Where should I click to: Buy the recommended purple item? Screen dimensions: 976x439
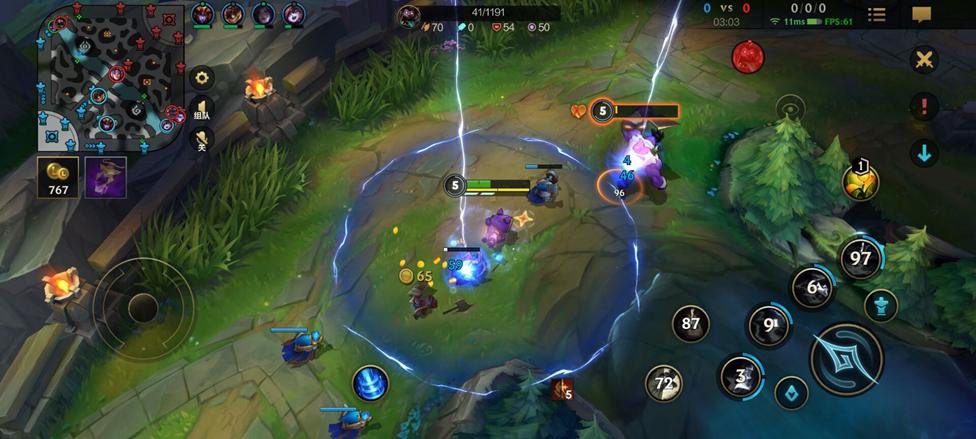click(x=105, y=177)
